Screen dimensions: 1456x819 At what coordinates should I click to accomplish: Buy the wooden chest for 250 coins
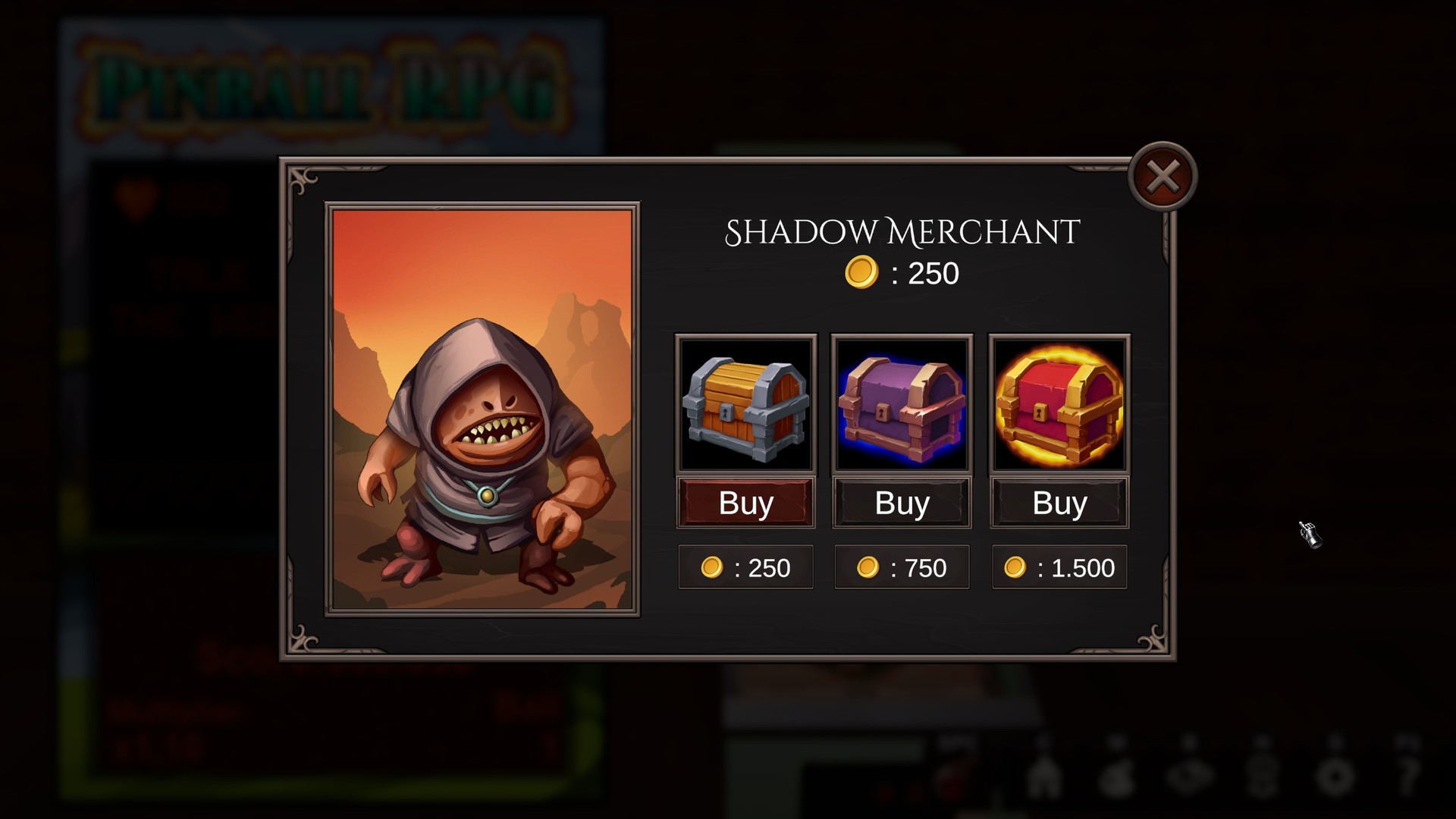[745, 503]
